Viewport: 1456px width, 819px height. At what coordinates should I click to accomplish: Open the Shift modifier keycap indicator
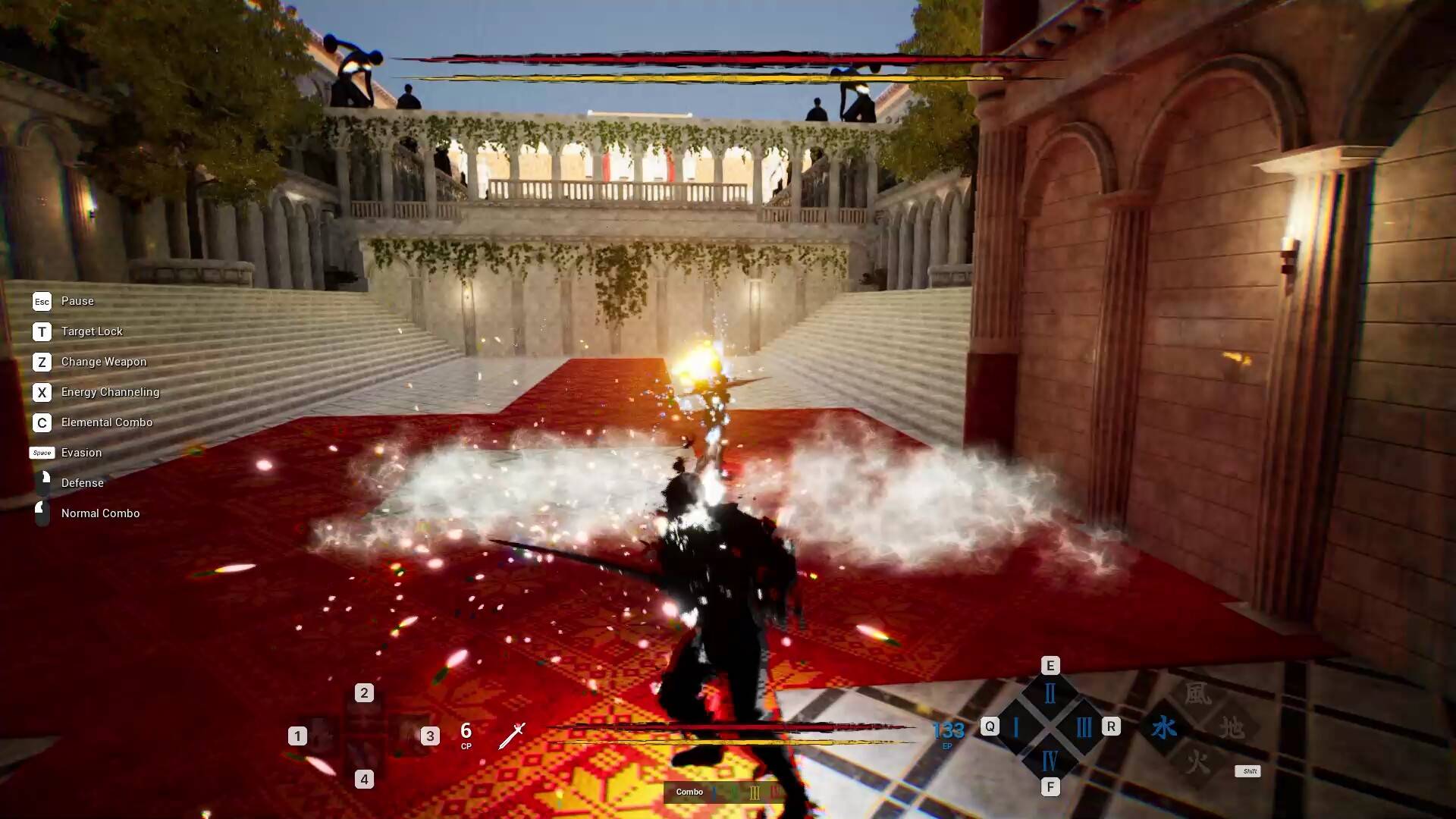1248,771
